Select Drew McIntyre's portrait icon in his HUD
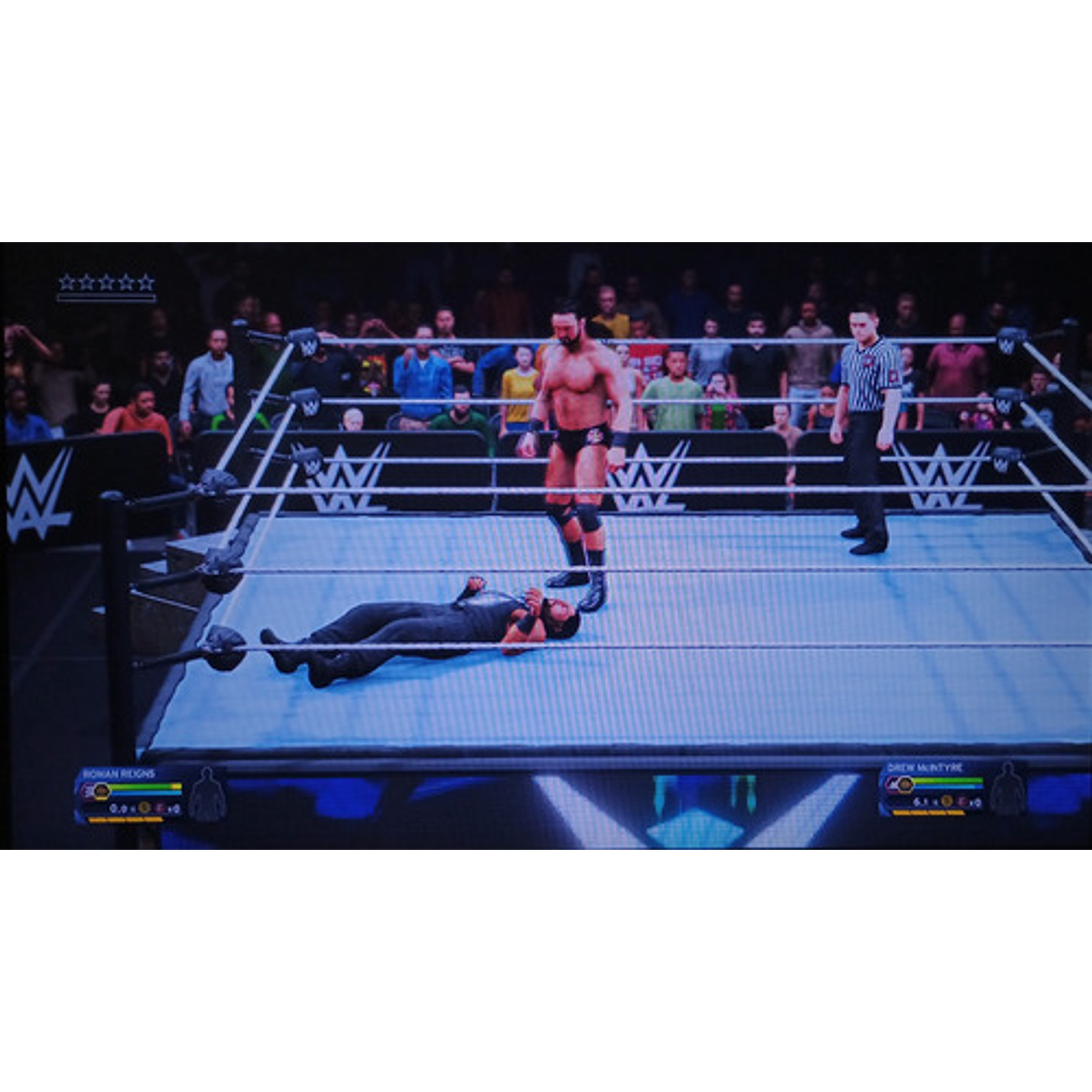Viewport: 1092px width, 1092px height. [906, 785]
